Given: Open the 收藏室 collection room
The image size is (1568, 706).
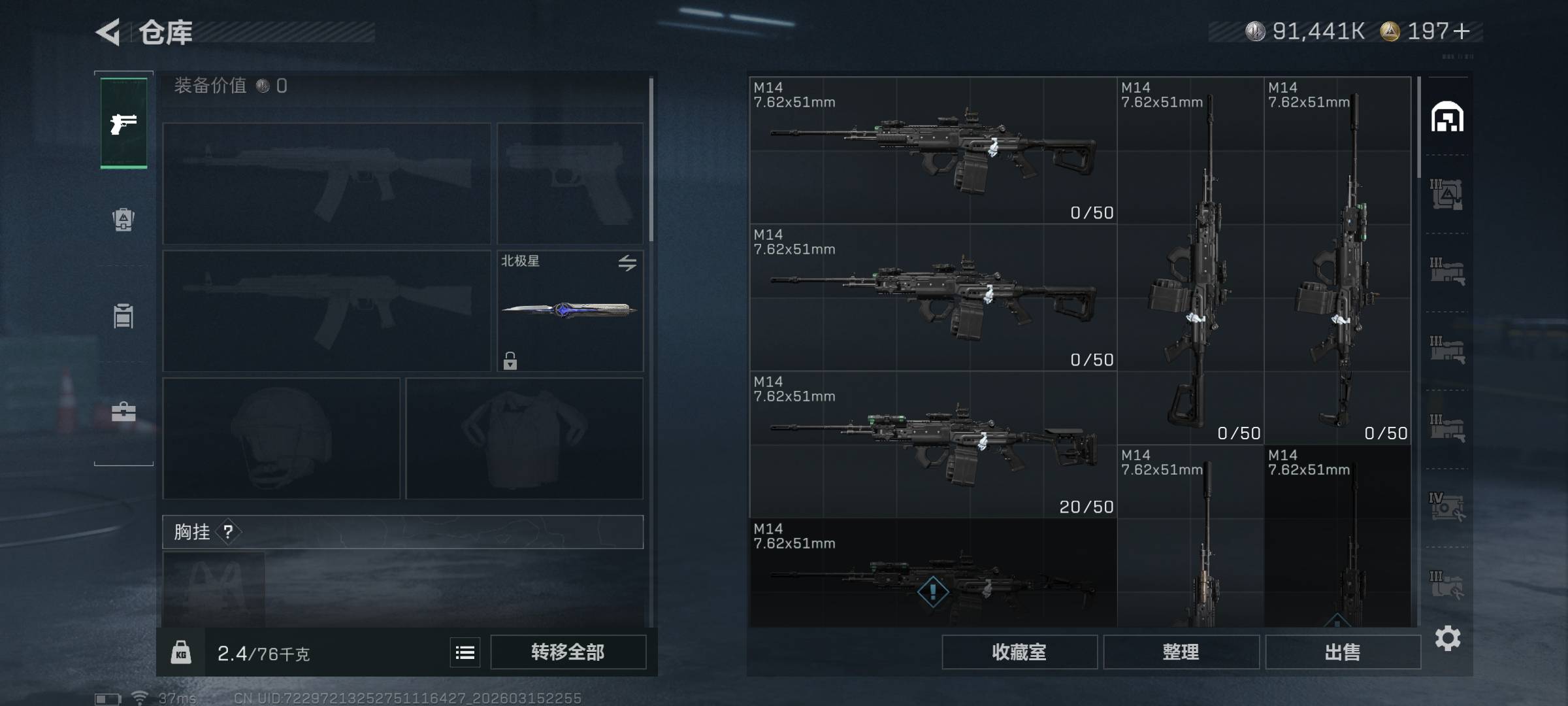Looking at the screenshot, I should 1019,652.
